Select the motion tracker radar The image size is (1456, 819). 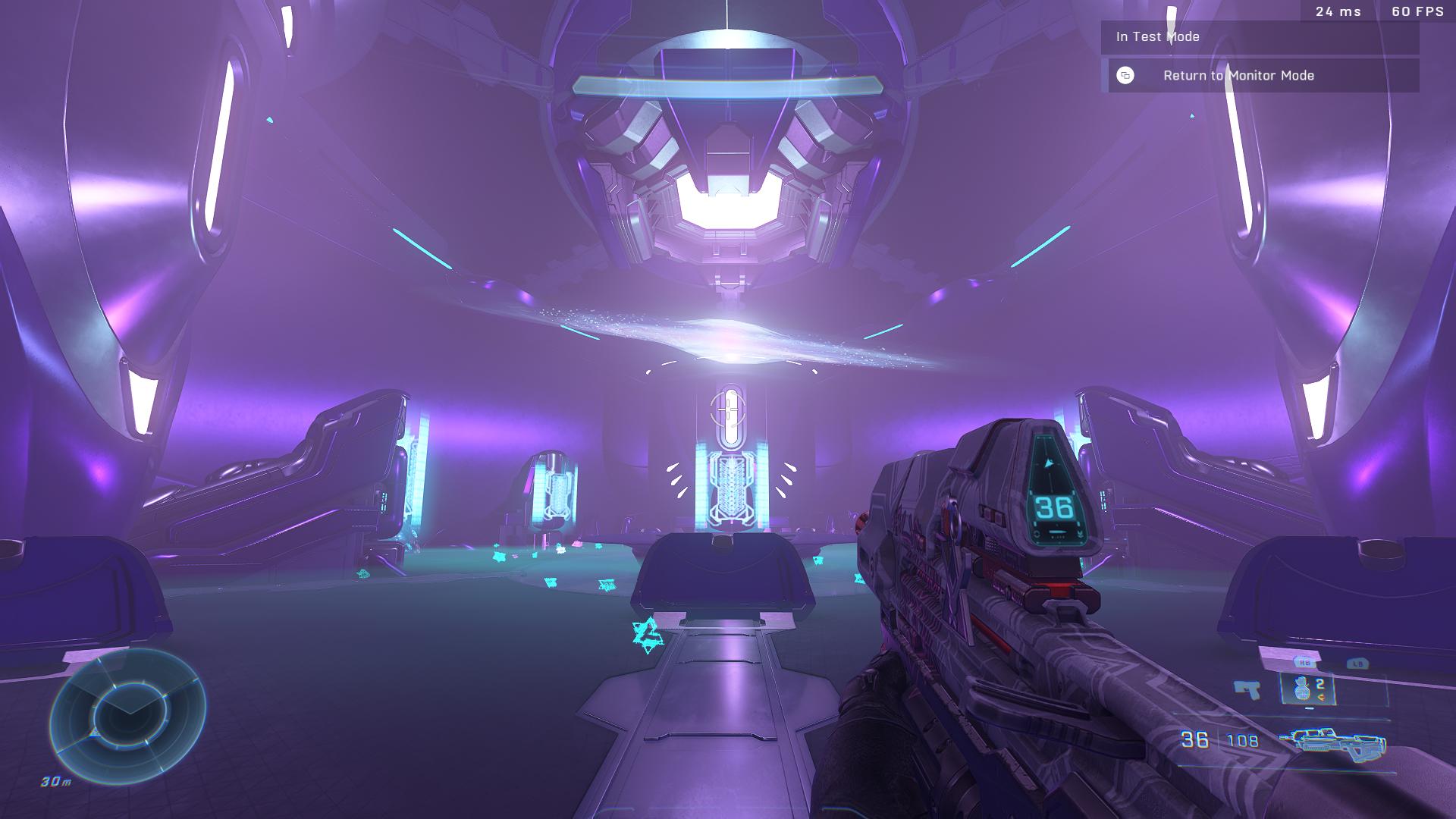127,714
